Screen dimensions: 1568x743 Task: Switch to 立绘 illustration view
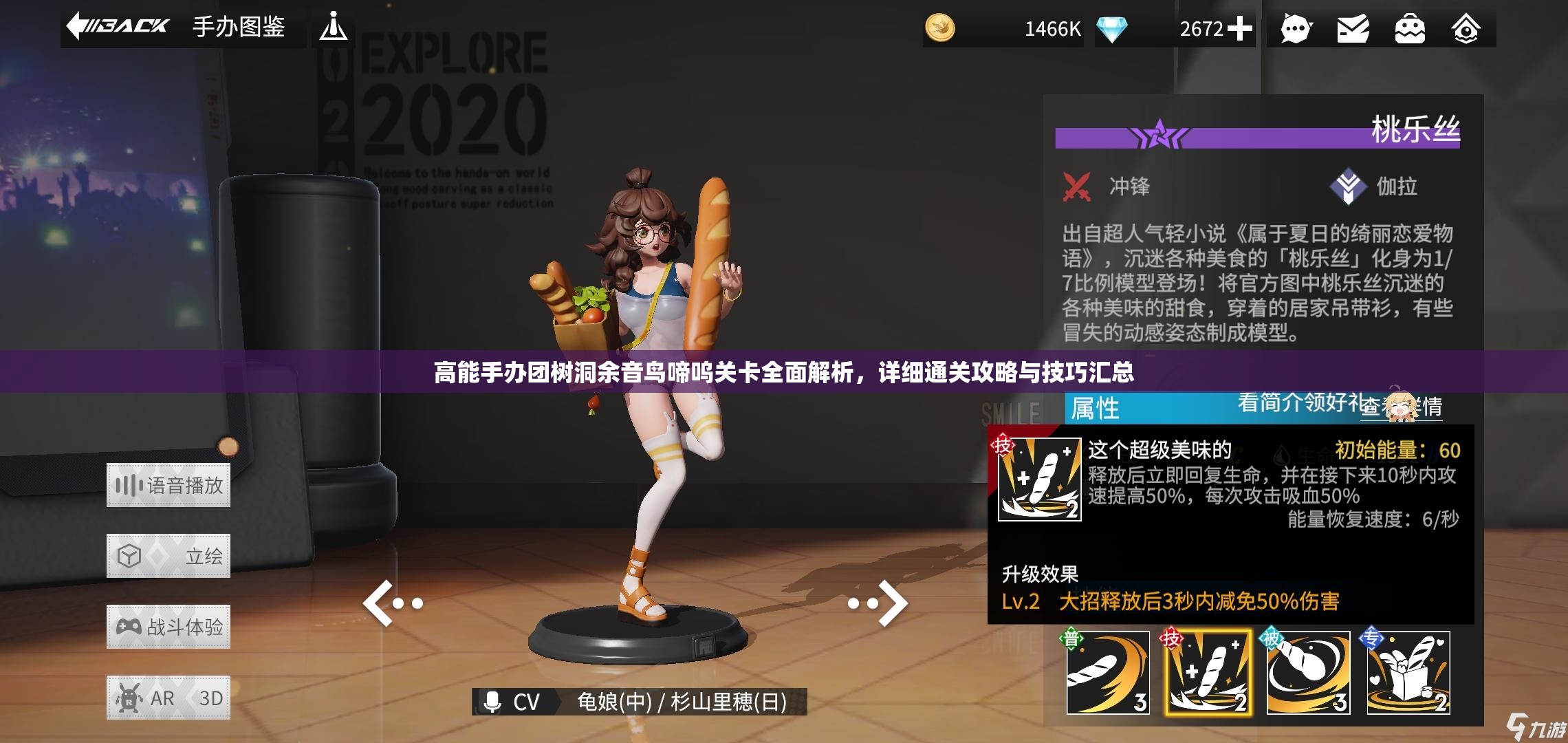[168, 556]
